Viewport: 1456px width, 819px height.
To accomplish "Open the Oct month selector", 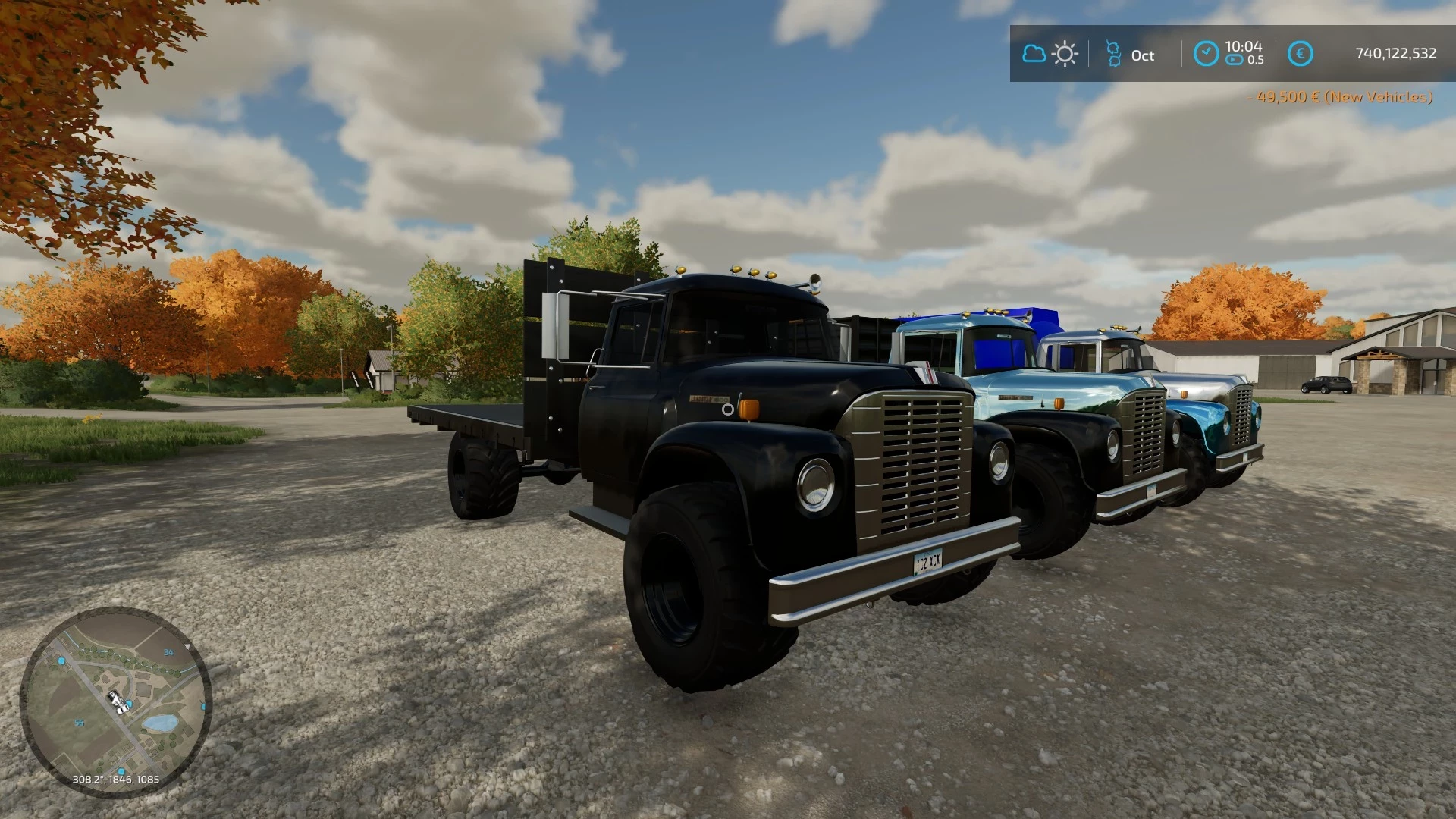I will coord(1142,53).
